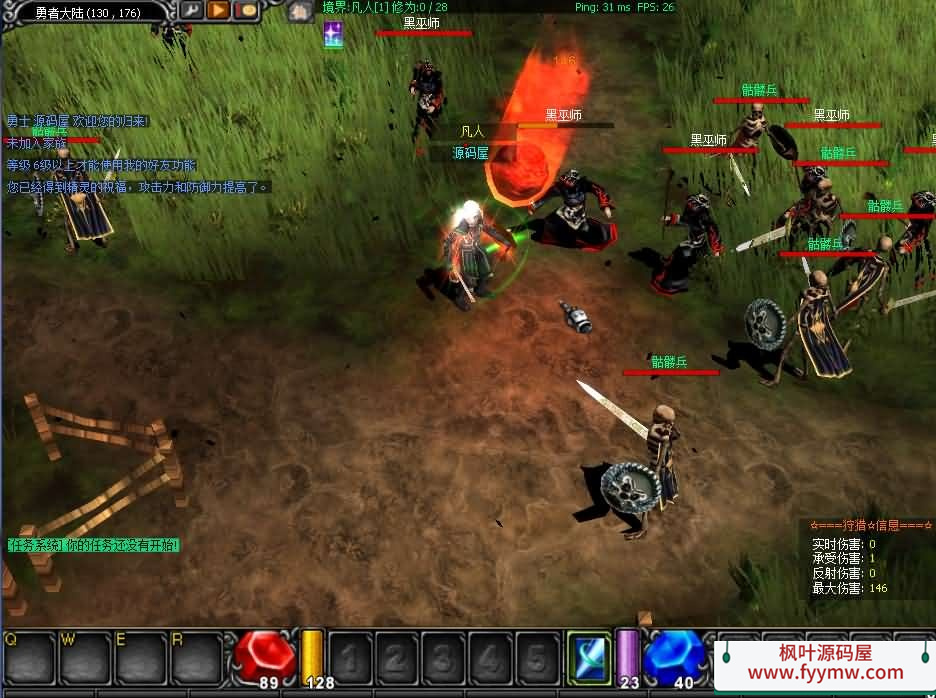Select the purple star blessing buff icon

(x=333, y=35)
